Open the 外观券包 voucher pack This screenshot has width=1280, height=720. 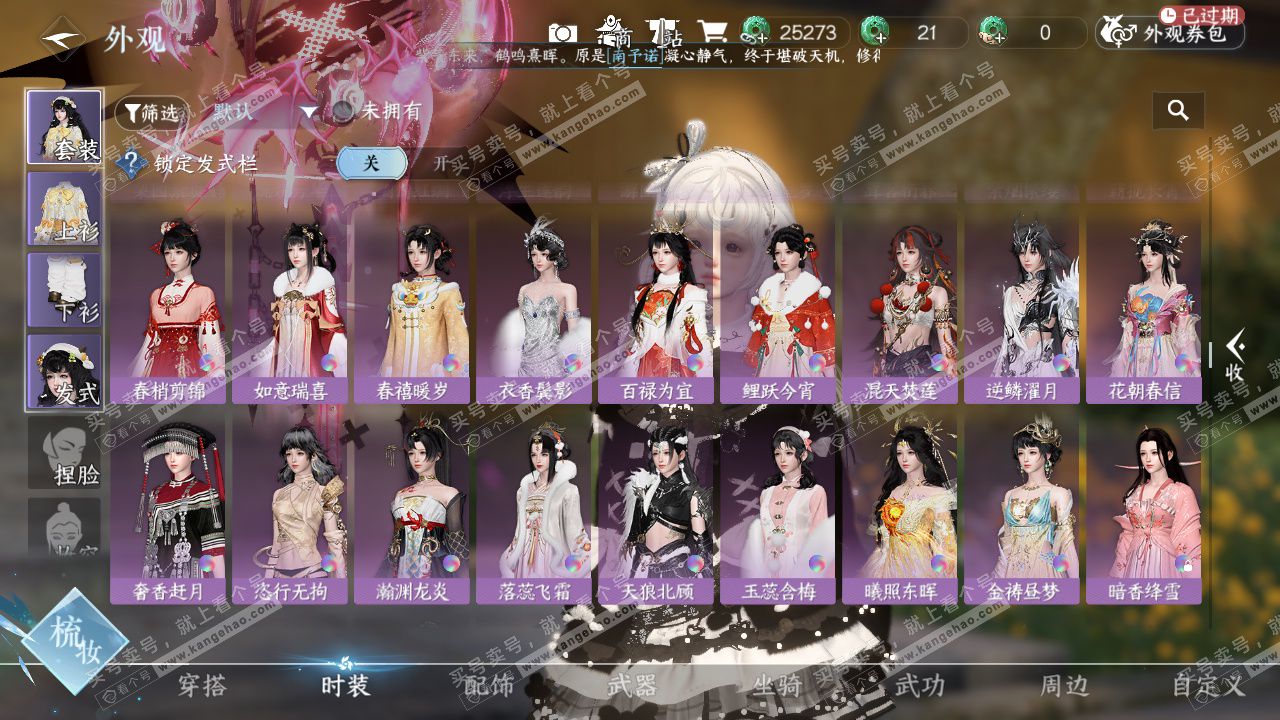click(x=1172, y=33)
